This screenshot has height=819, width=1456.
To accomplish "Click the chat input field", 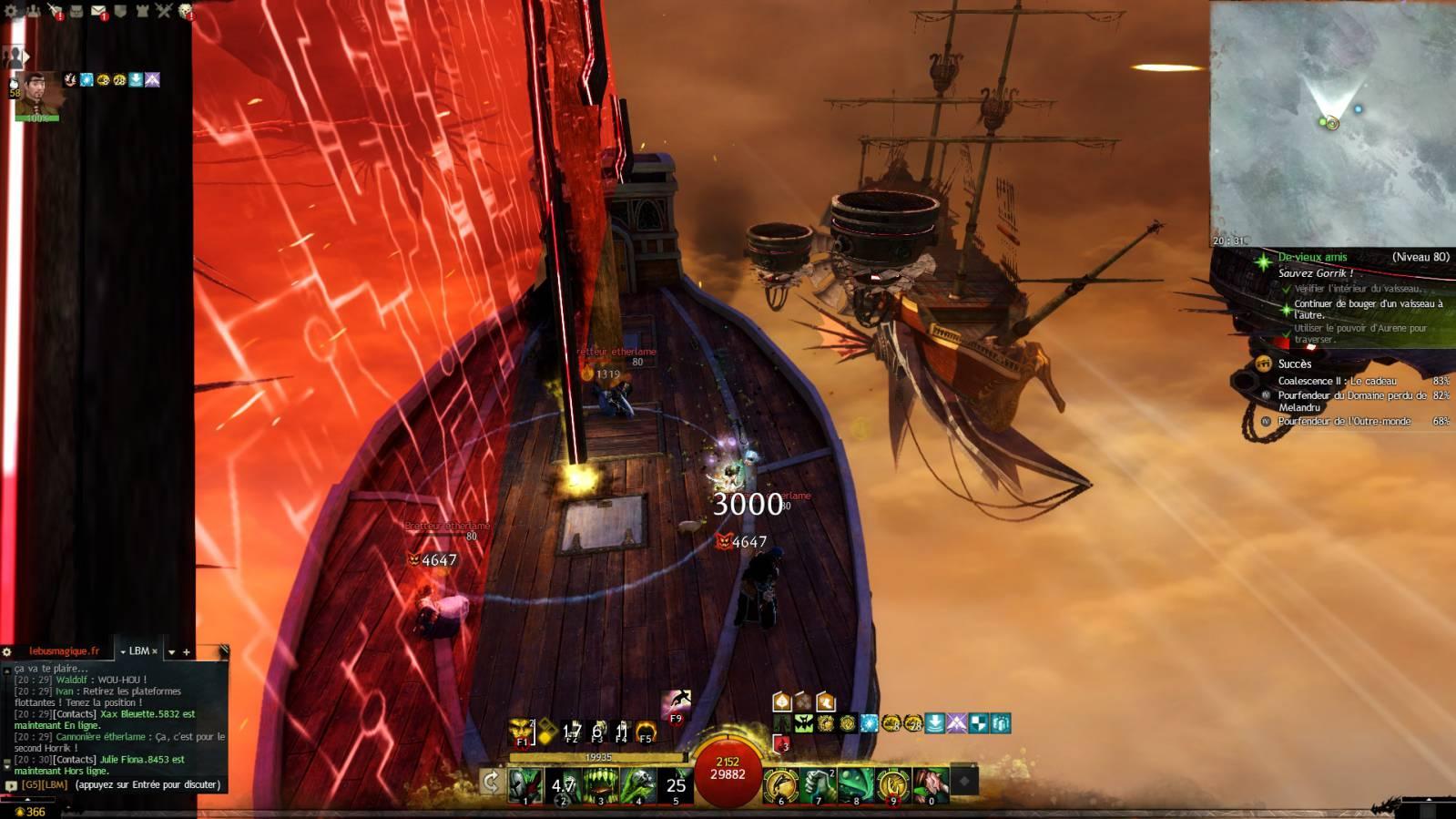I will [146, 784].
